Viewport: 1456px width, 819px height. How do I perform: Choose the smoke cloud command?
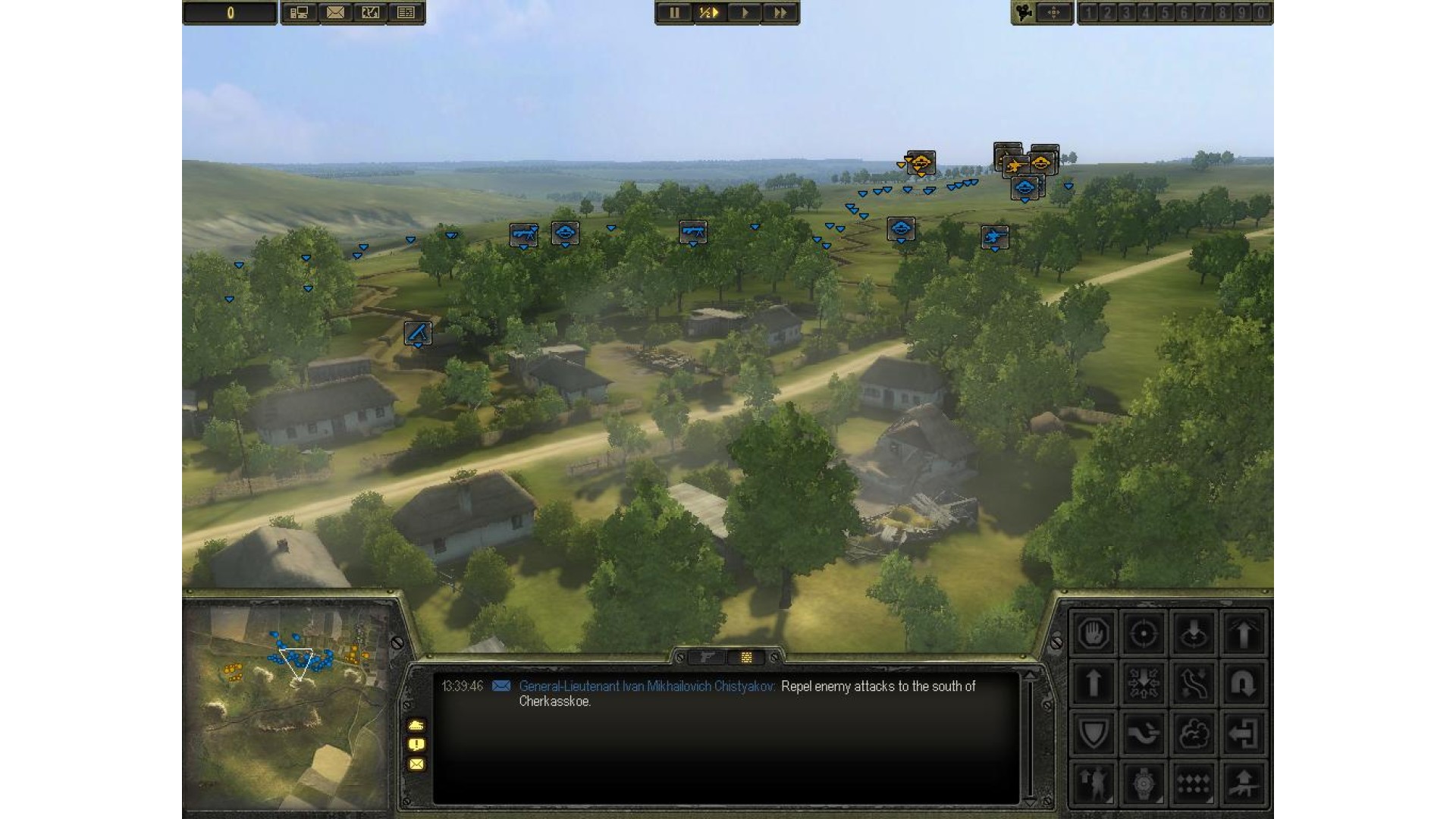pos(1193,733)
